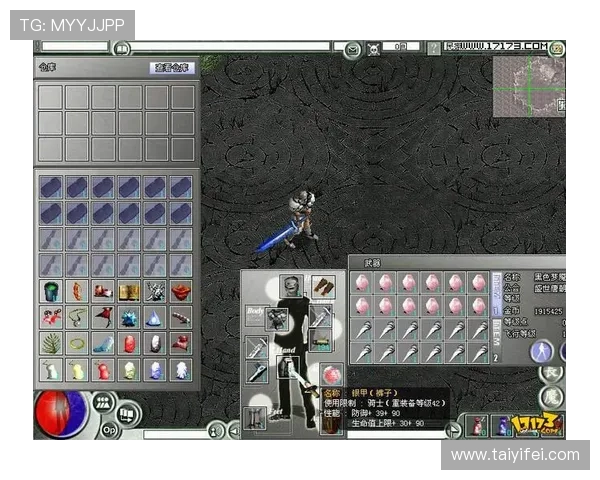This screenshot has width=600, height=480.
Task: Use the red potion quick slot
Action: click(476, 424)
